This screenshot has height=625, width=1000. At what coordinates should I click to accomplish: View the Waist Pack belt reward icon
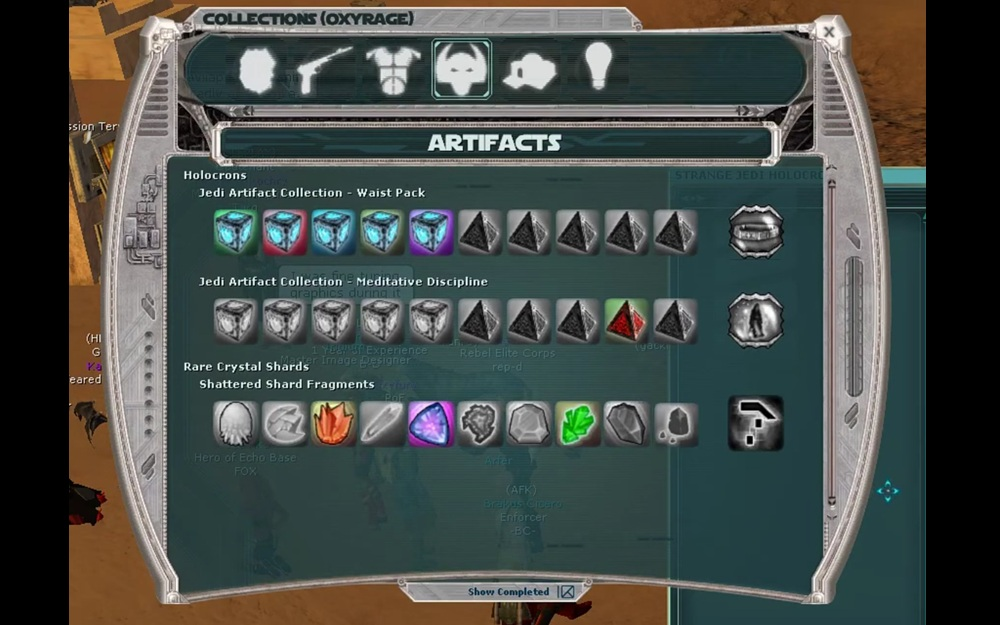755,232
